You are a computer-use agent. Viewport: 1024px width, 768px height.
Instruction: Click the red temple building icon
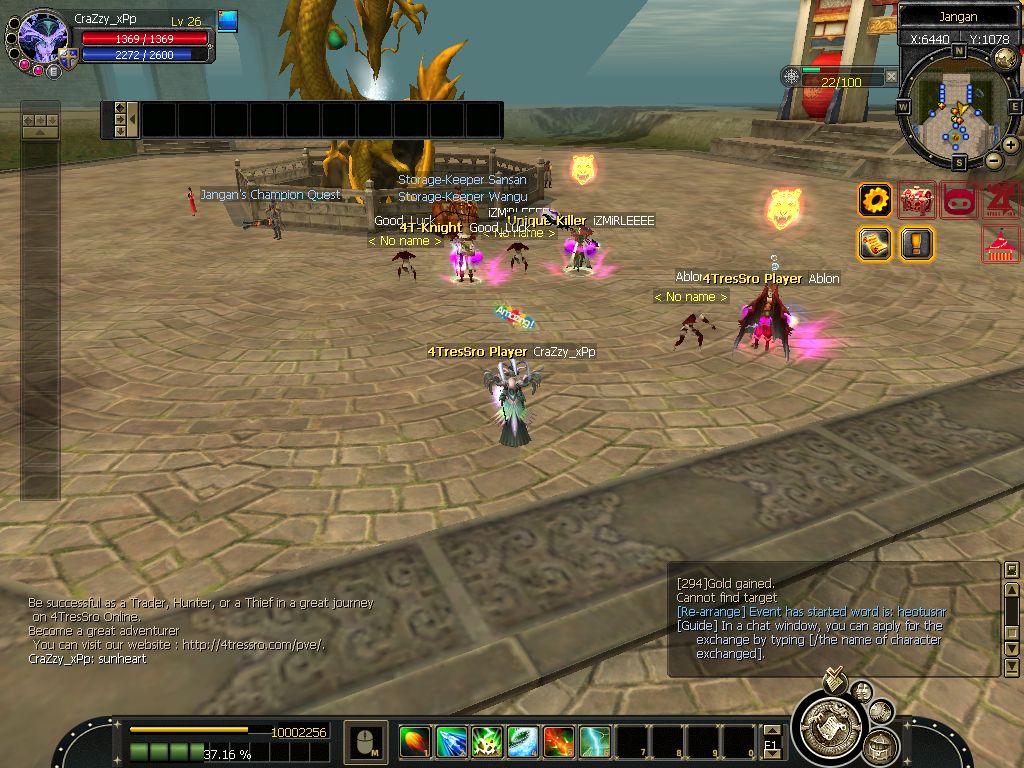[x=1001, y=243]
